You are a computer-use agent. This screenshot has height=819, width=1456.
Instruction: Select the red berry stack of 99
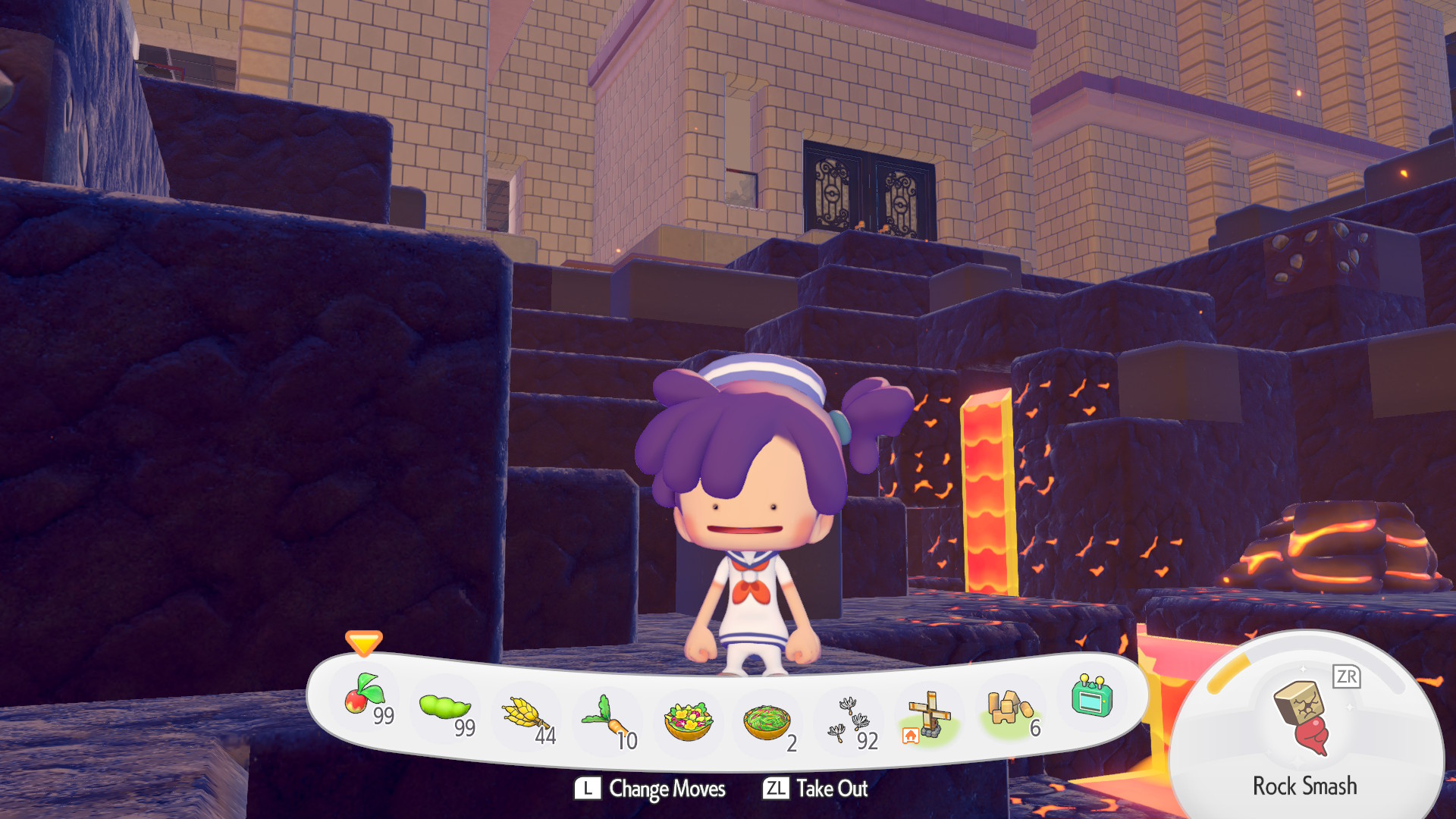366,698
